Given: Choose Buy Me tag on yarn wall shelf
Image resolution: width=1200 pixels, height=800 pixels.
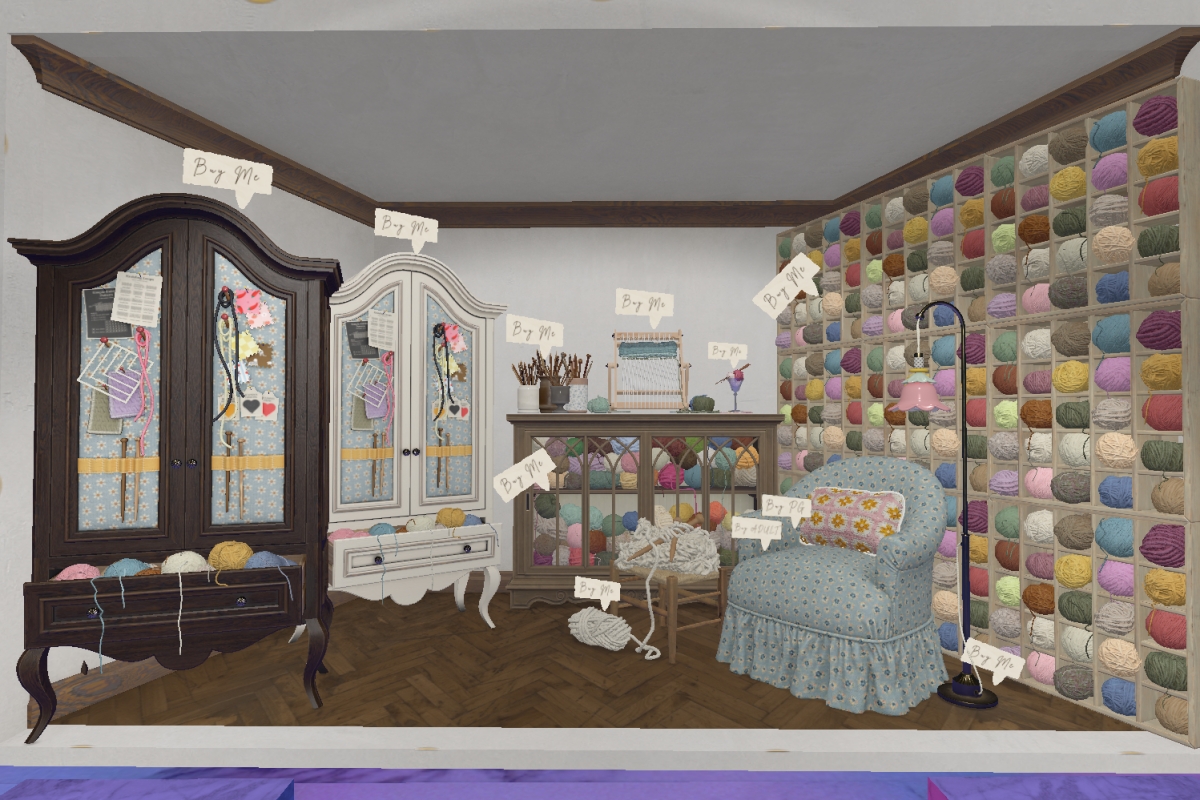Looking at the screenshot, I should [786, 283].
